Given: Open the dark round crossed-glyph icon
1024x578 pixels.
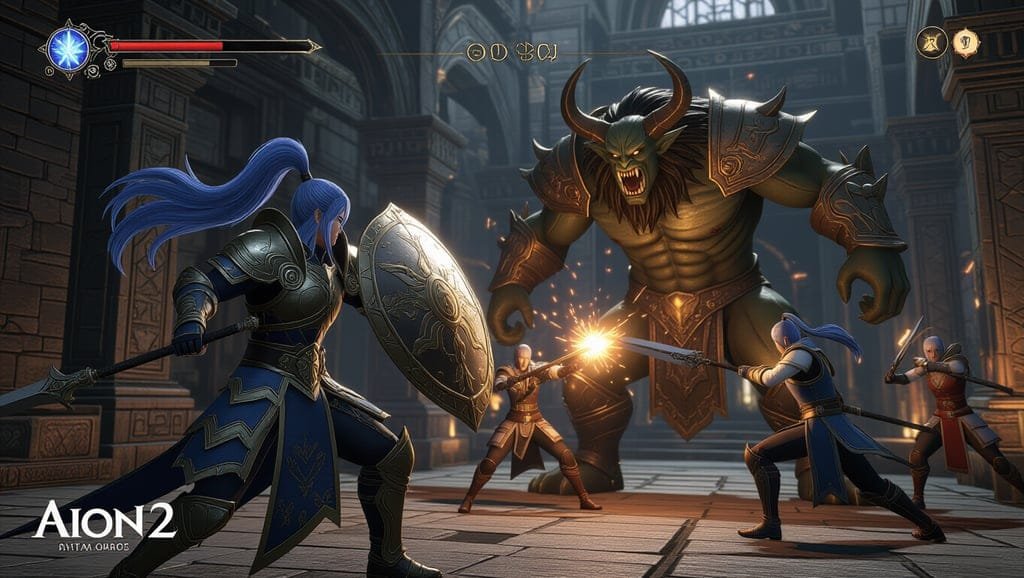Looking at the screenshot, I should tap(932, 42).
